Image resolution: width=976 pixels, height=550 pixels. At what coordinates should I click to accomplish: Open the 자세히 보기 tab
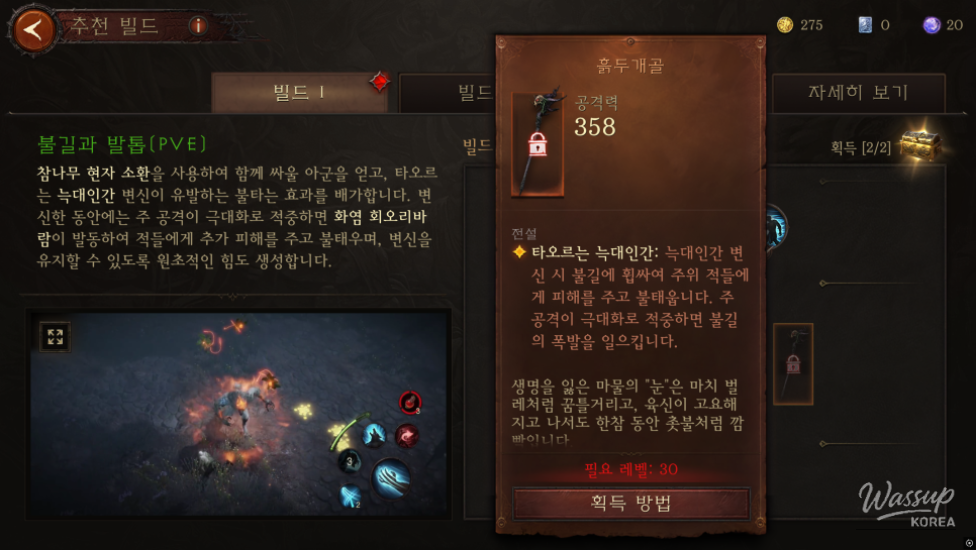[x=857, y=93]
